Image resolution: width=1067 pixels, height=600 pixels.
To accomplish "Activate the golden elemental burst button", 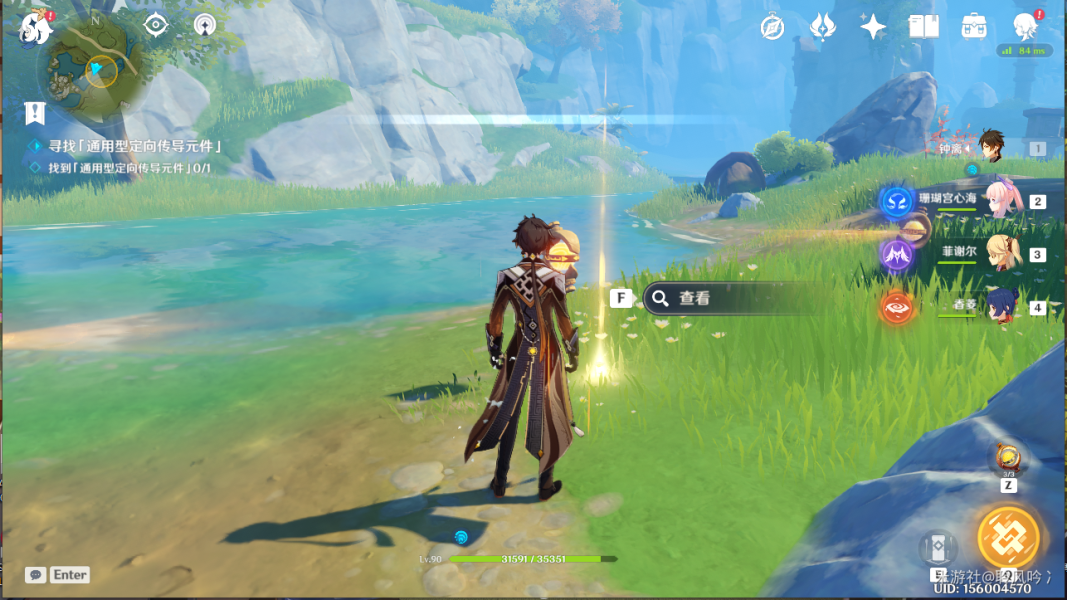I will pos(1008,538).
